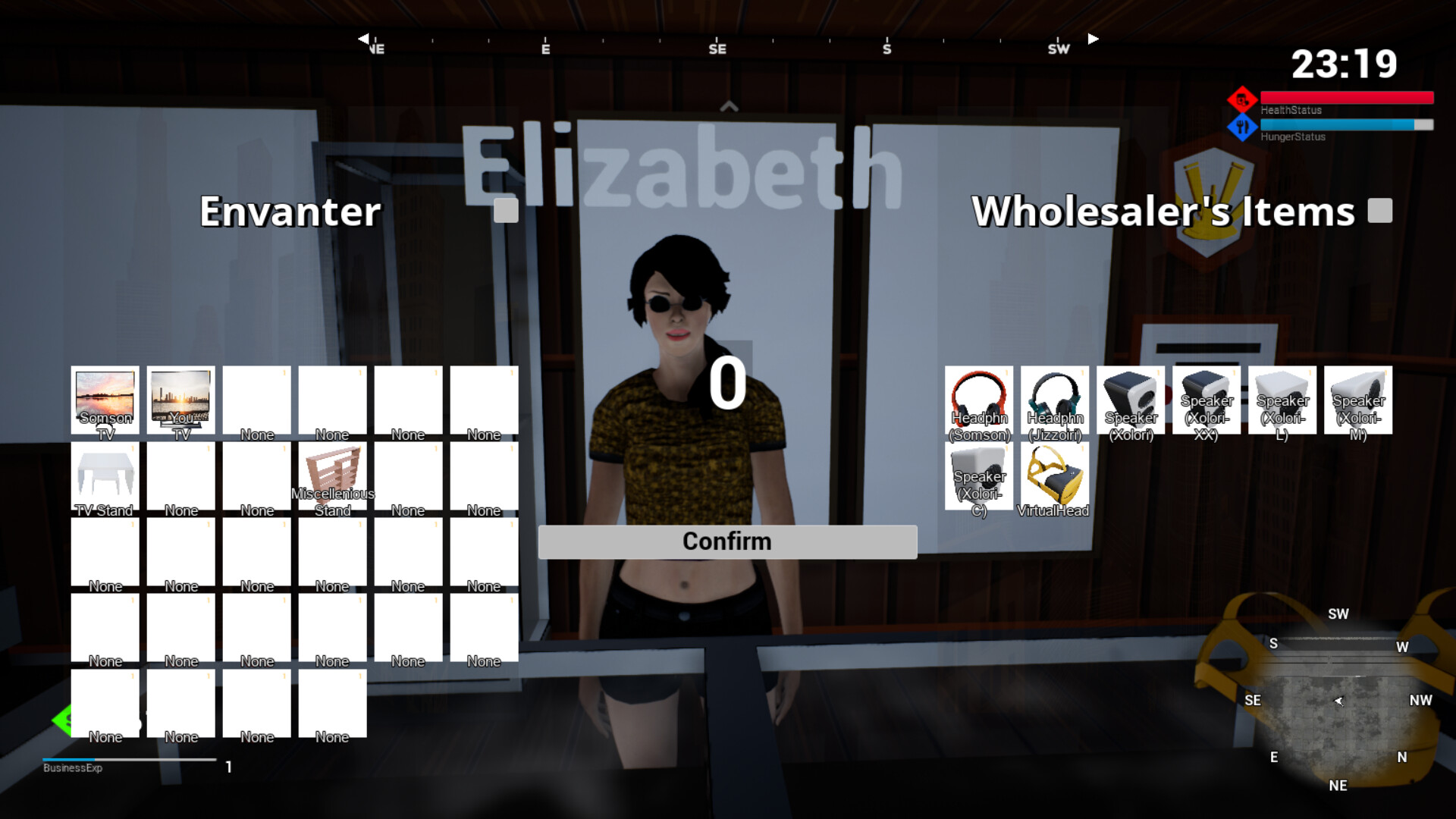Click the up chevron above Elizabeth
This screenshot has height=819, width=1456.
(730, 105)
